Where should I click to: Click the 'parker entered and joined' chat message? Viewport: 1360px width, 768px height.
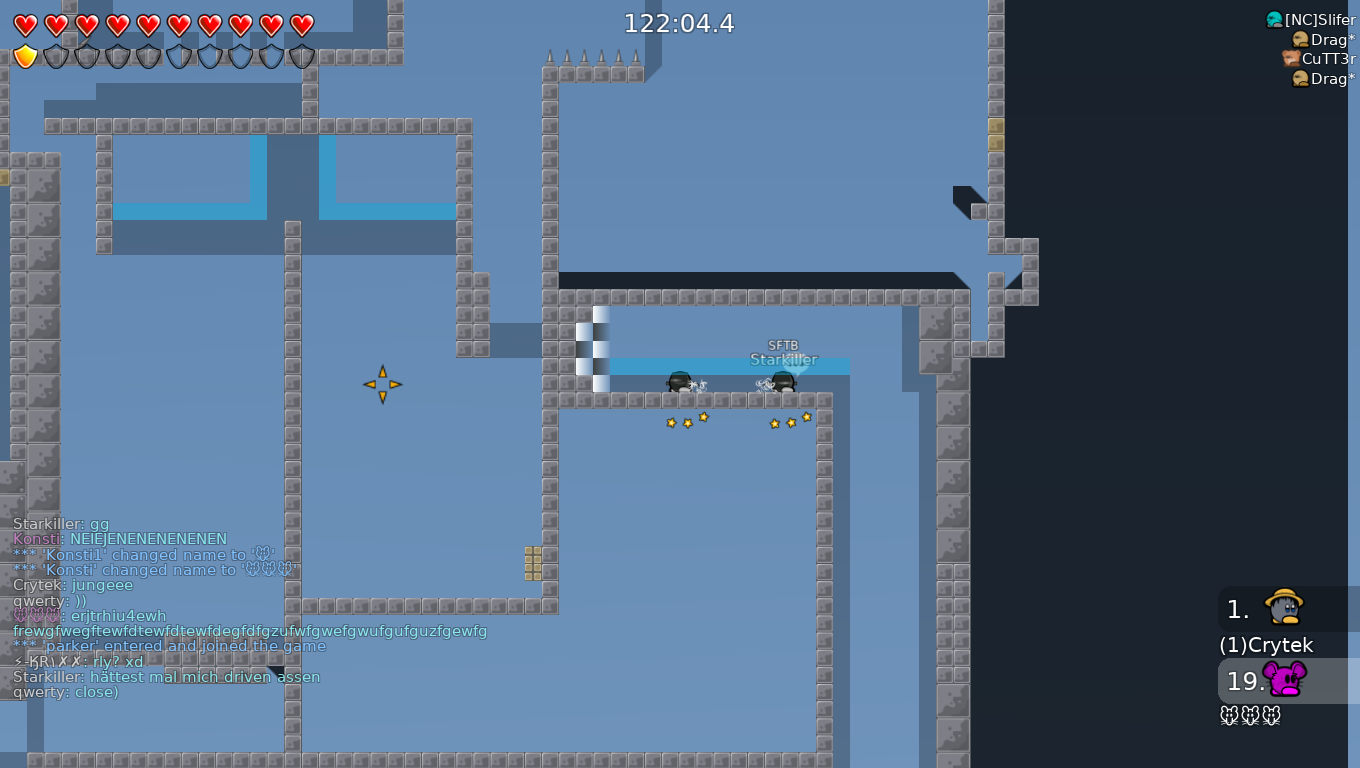(x=170, y=646)
